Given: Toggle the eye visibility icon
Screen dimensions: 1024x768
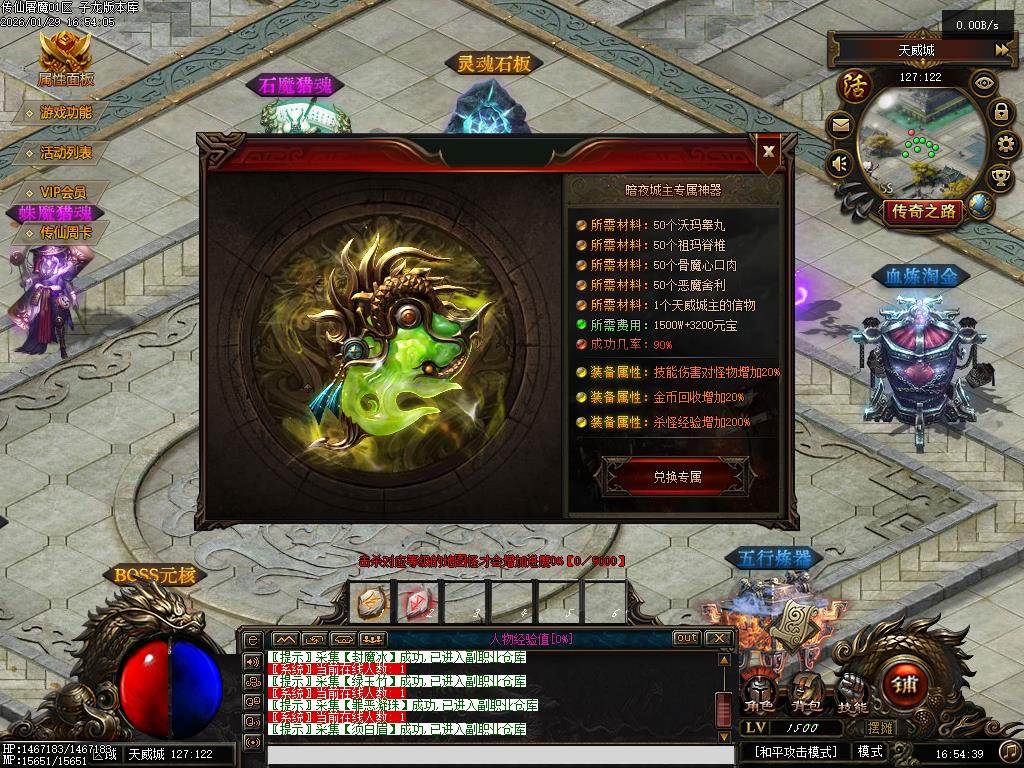Looking at the screenshot, I should (x=985, y=84).
